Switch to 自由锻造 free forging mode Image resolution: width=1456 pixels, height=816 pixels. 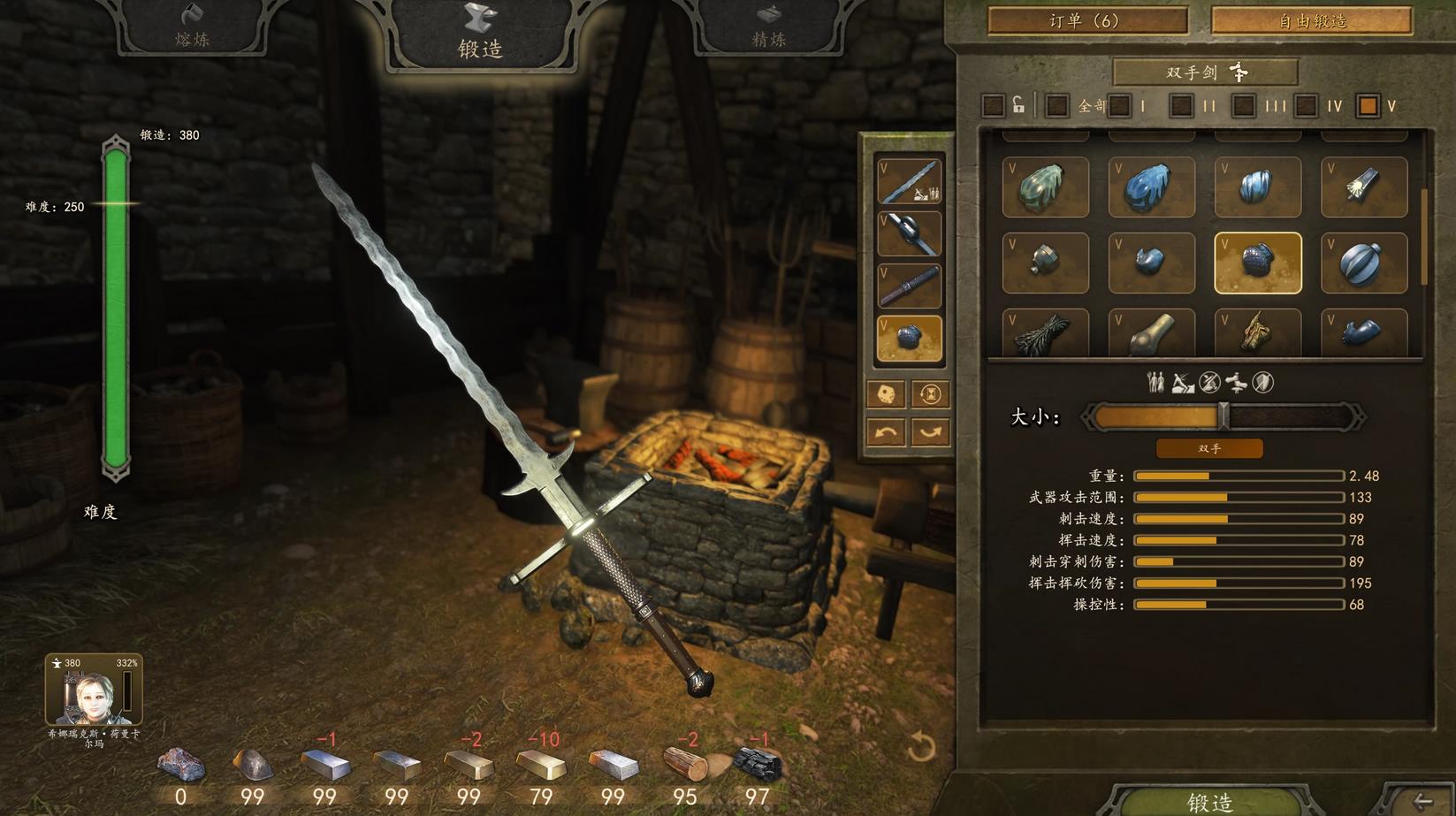[1311, 20]
